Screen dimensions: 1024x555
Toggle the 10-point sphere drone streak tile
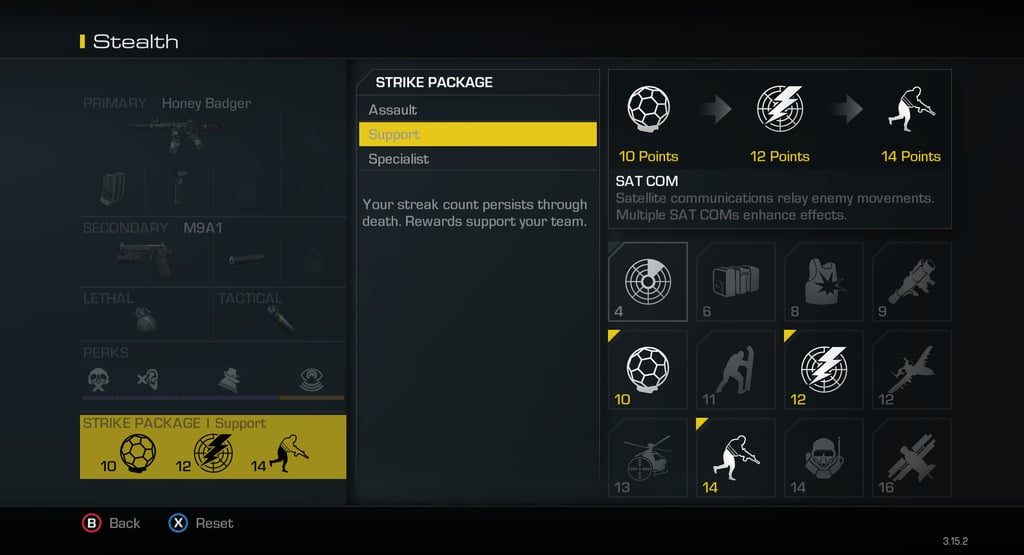(647, 369)
